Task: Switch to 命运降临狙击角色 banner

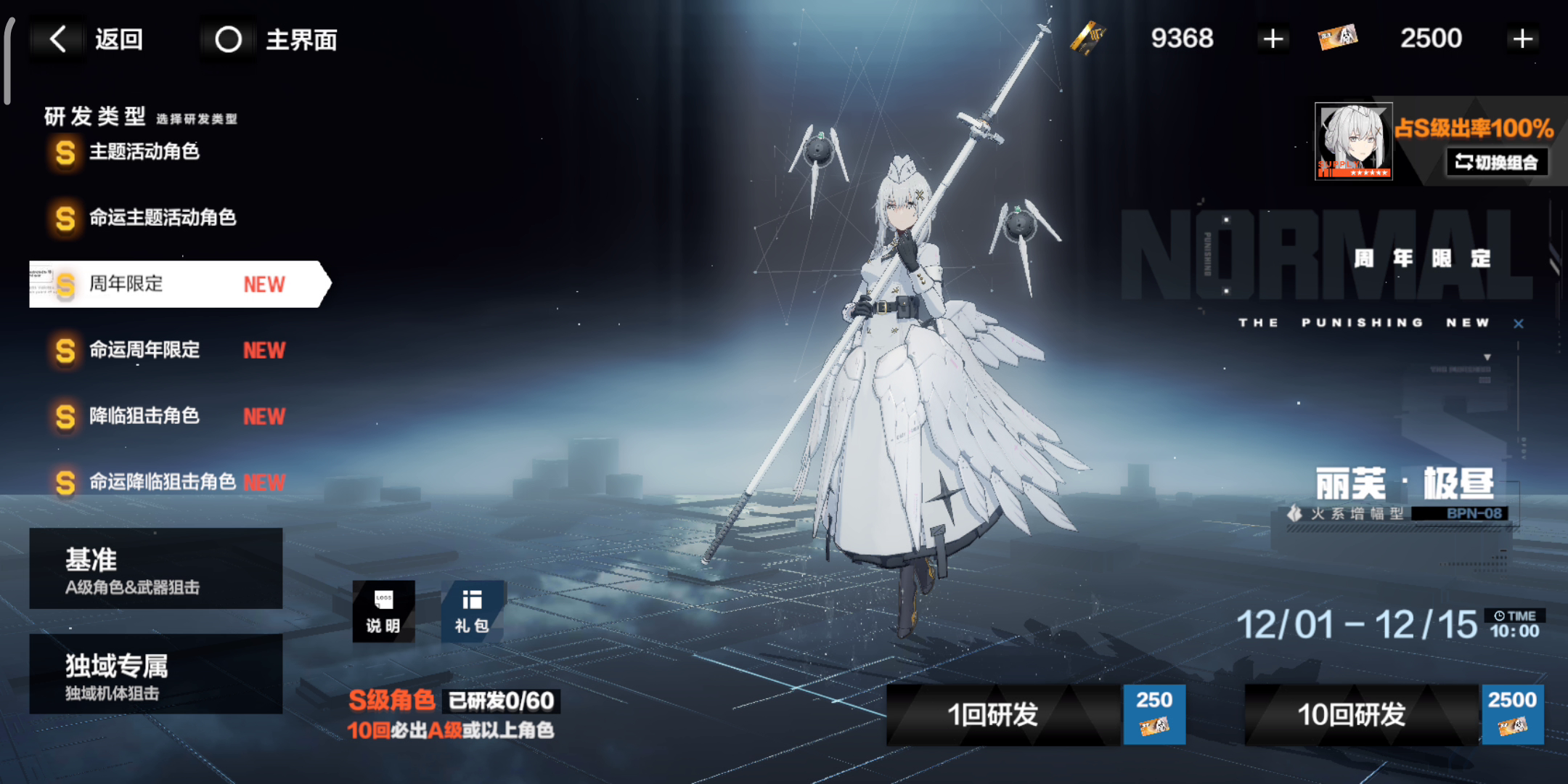Action: [x=168, y=482]
